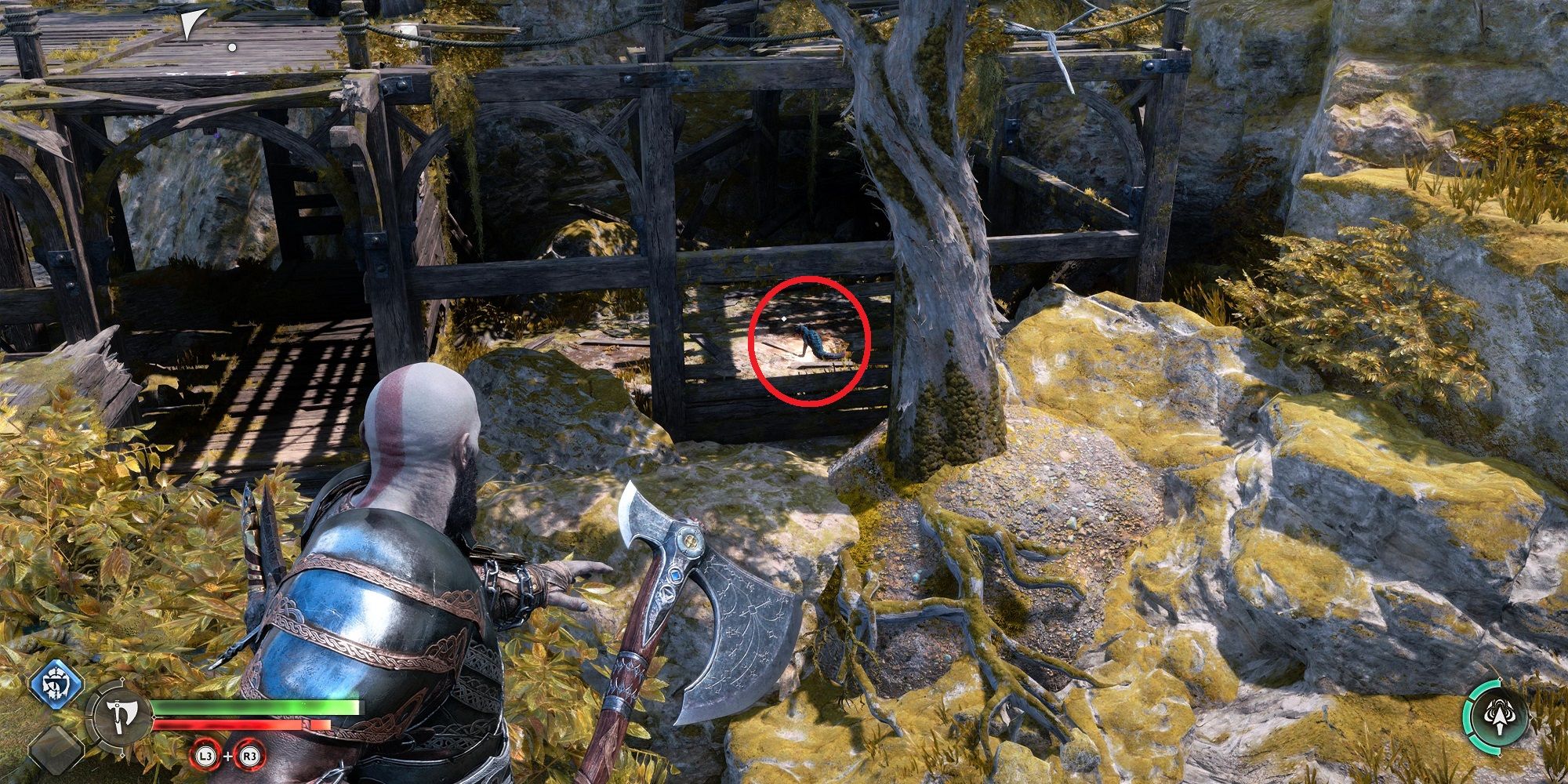Click the plus sign between L3 and R3
This screenshot has height=784, width=1568.
click(228, 756)
